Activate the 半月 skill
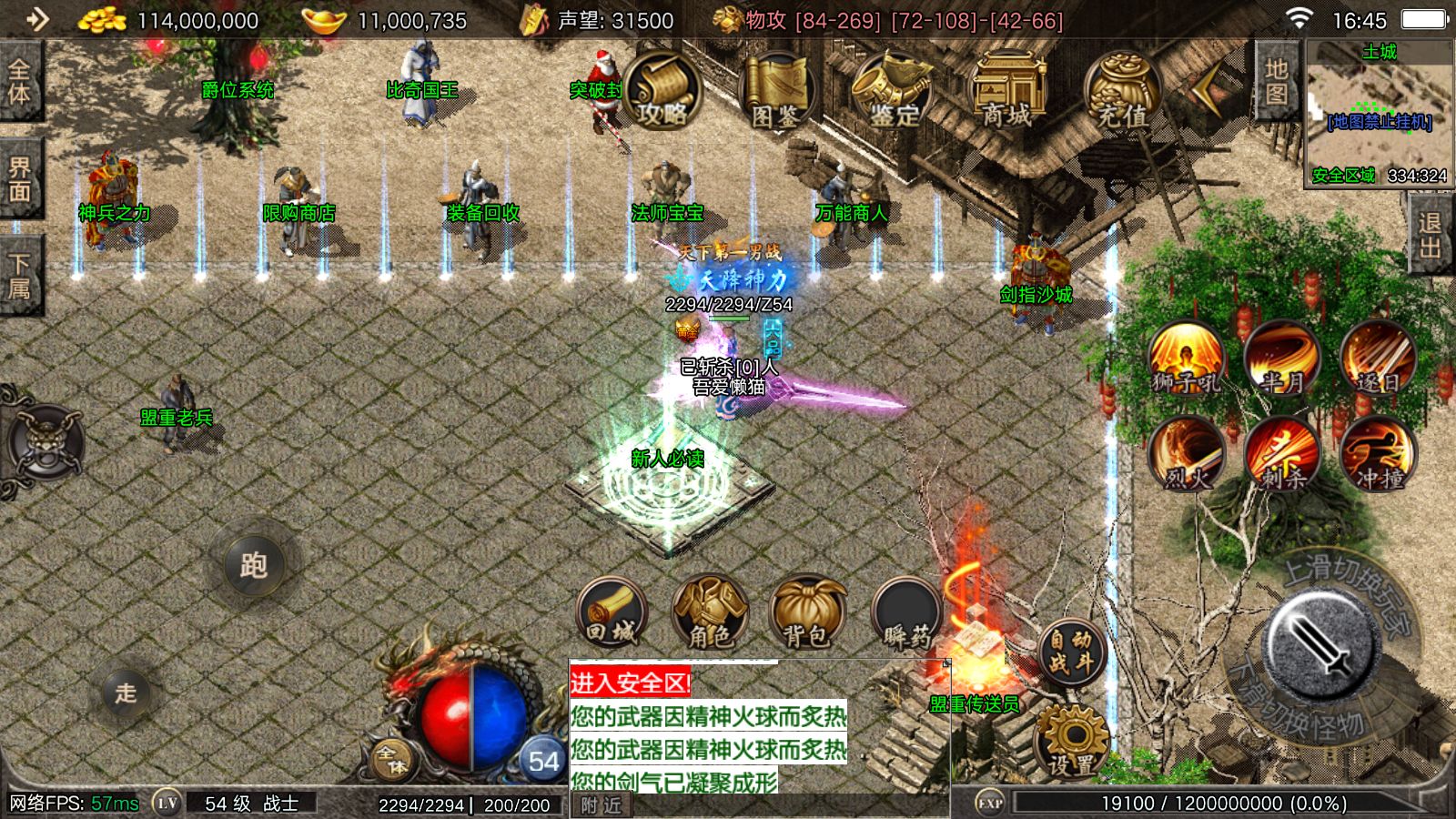The image size is (1456, 819). [x=1282, y=359]
